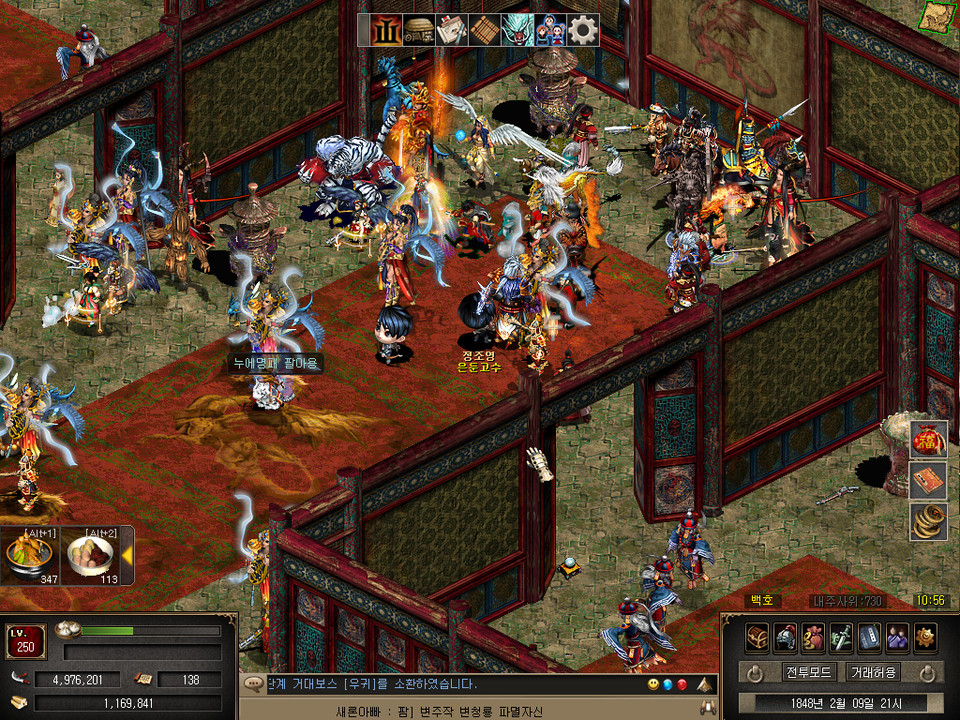Open the helmet equipment icon
The image size is (960, 720).
785,636
